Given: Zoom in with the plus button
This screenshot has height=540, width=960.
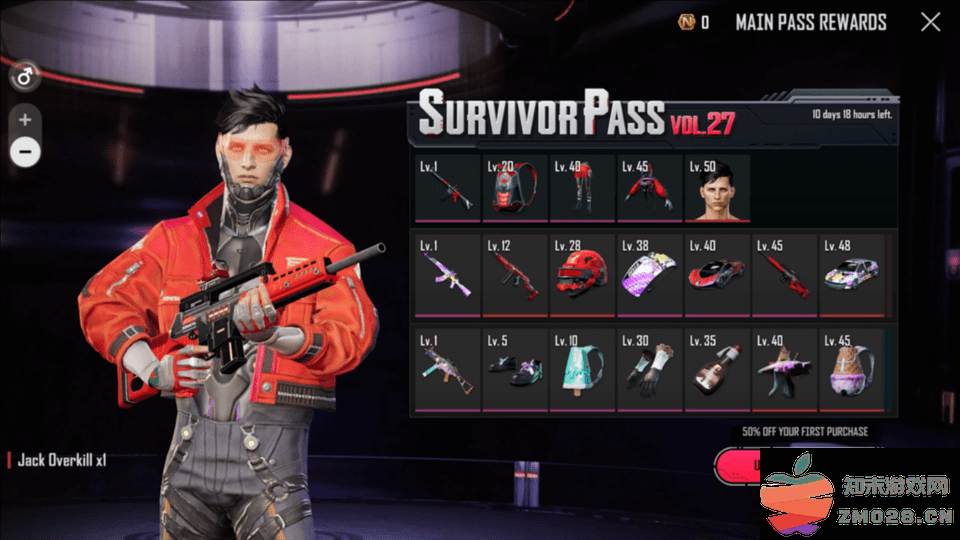Looking at the screenshot, I should point(25,119).
